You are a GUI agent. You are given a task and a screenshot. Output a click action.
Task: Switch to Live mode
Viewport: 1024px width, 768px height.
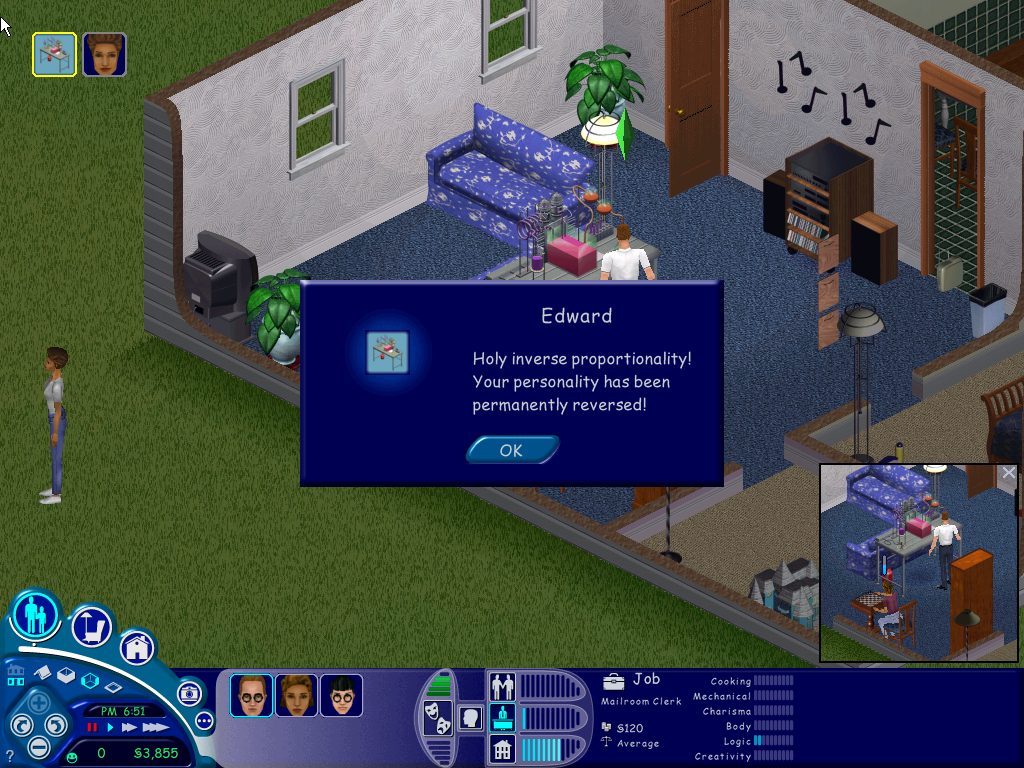tap(35, 614)
